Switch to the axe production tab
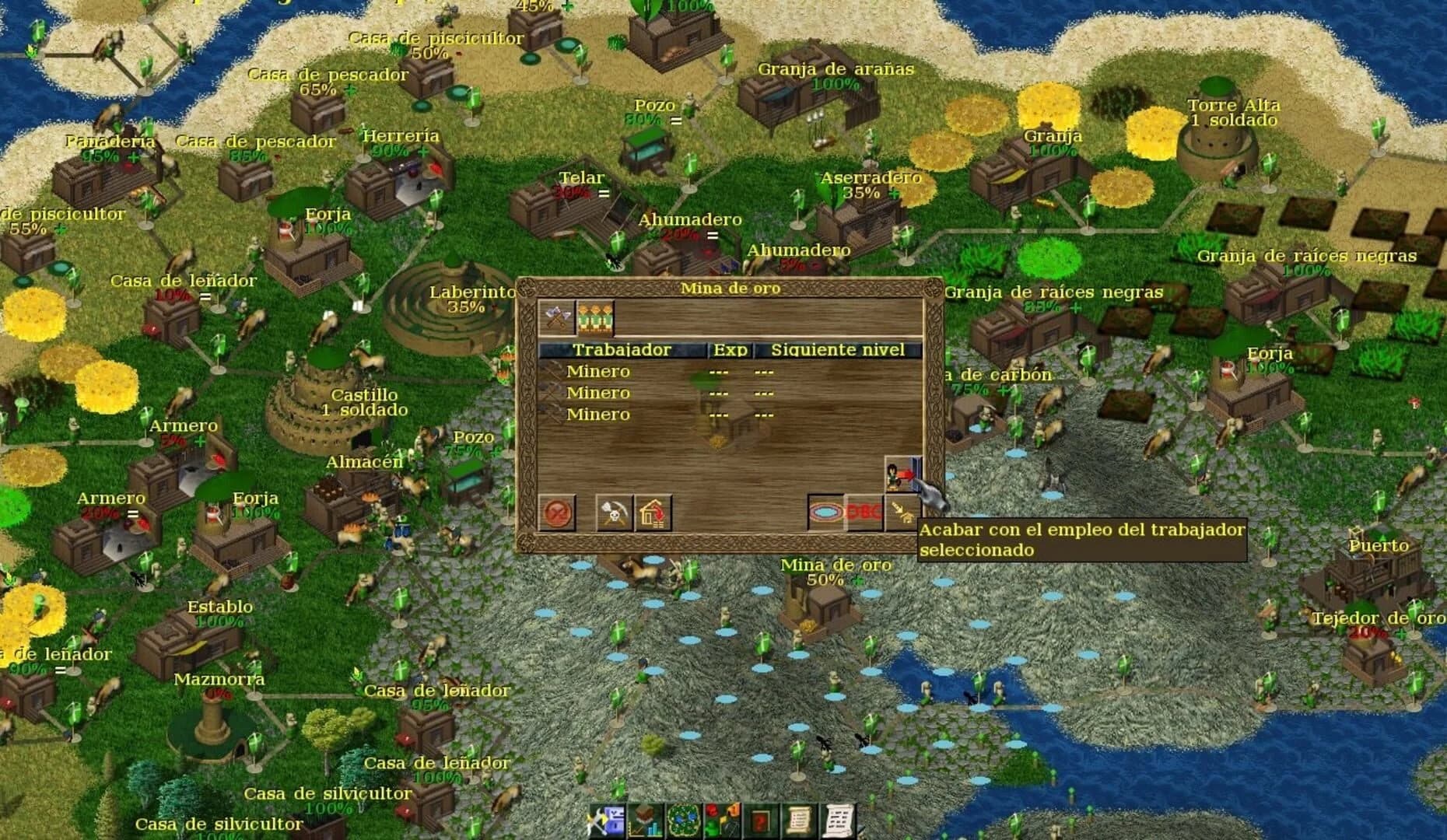 (555, 313)
